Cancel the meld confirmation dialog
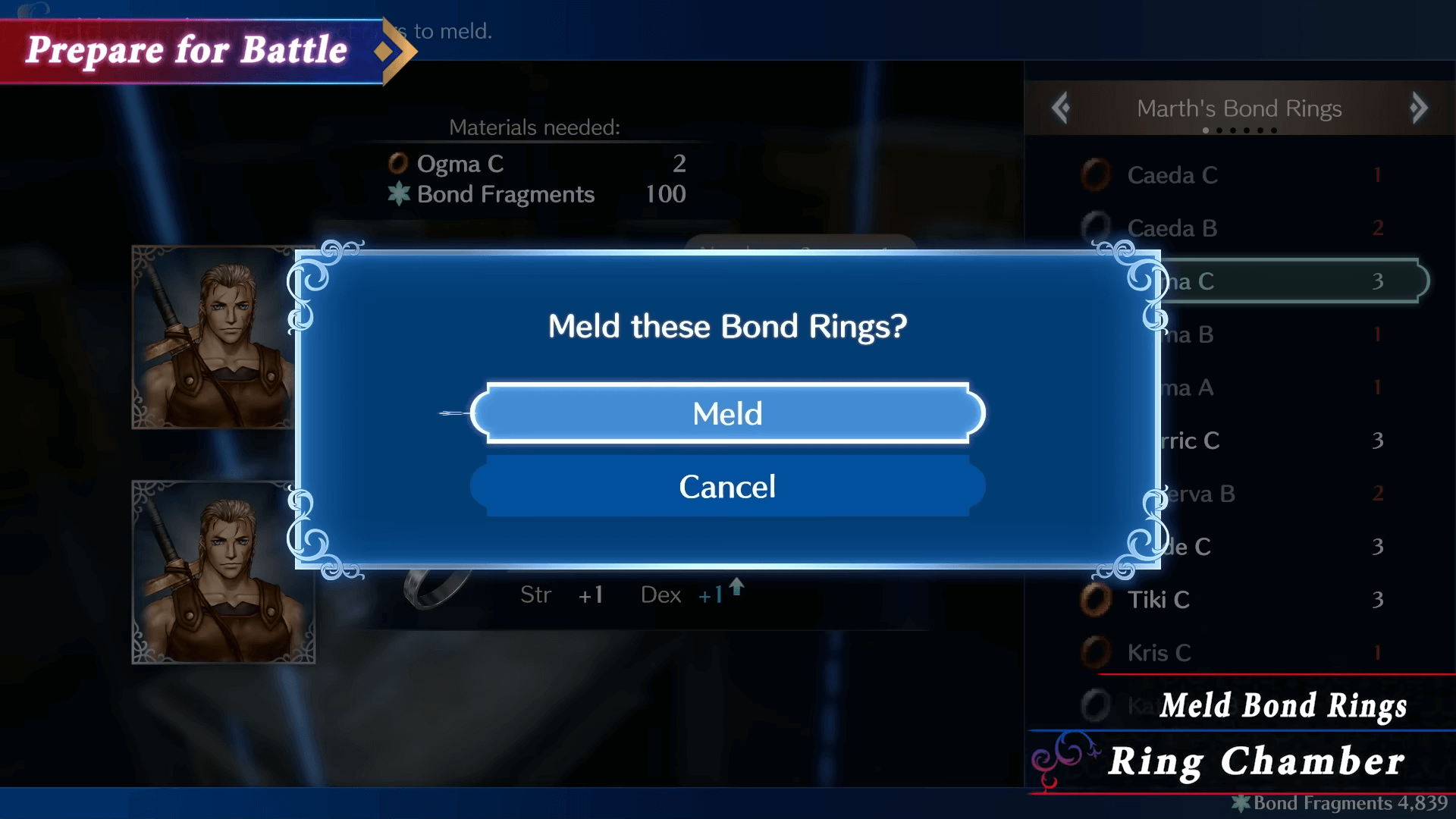The height and width of the screenshot is (819, 1456). click(x=726, y=487)
